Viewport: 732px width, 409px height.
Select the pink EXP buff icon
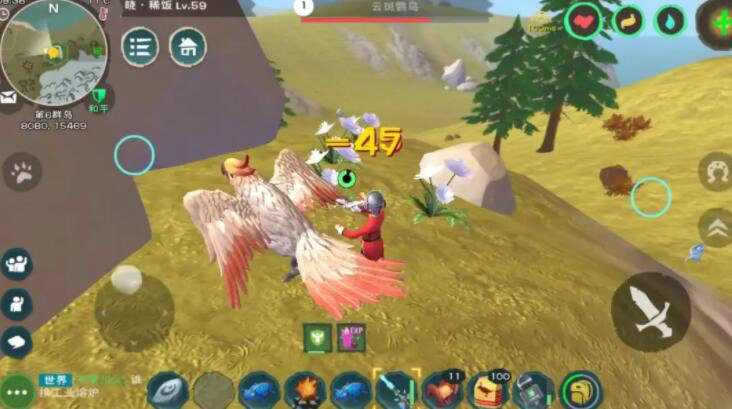coord(350,338)
